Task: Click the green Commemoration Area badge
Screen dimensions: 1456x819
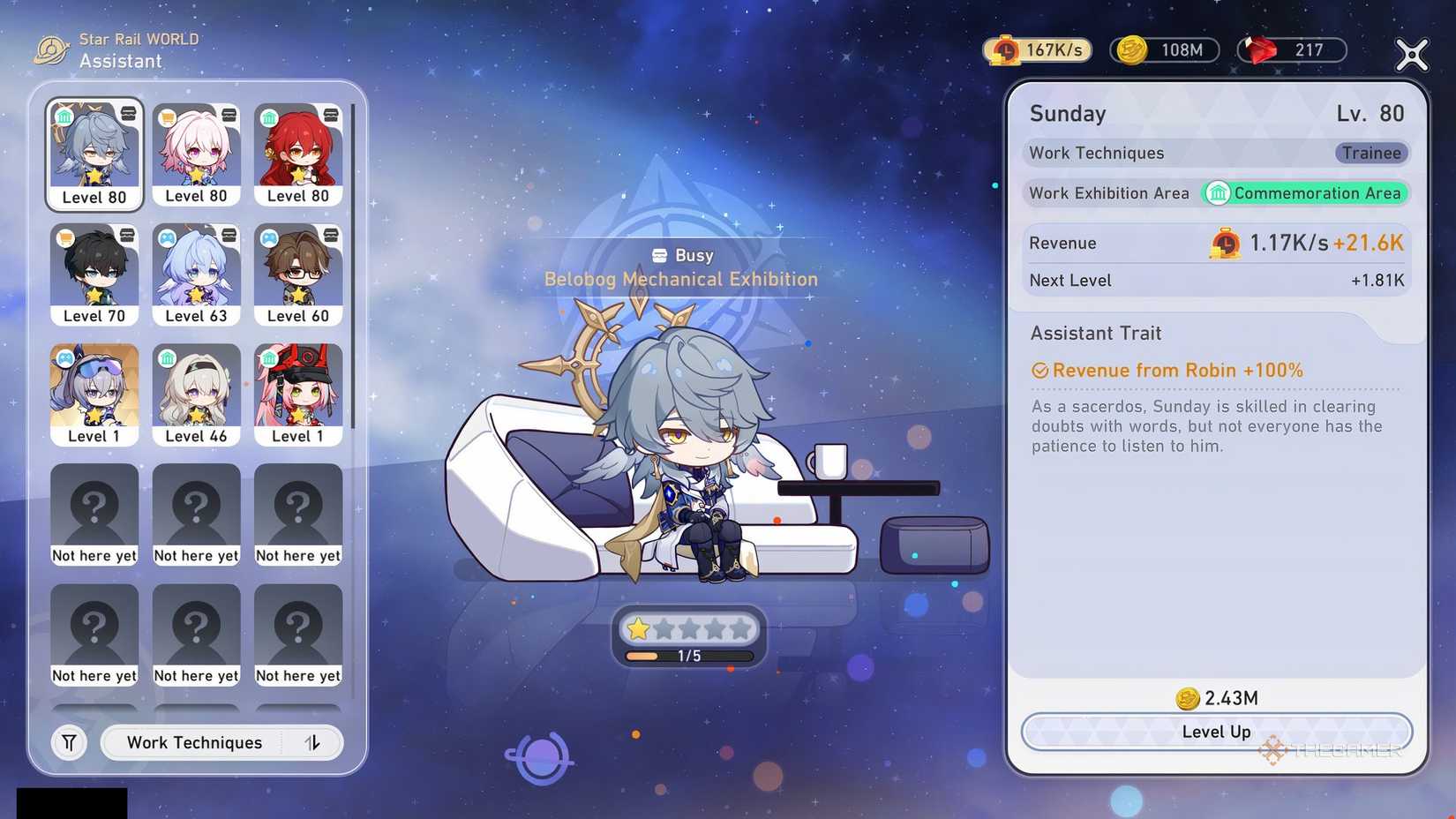Action: [1305, 193]
